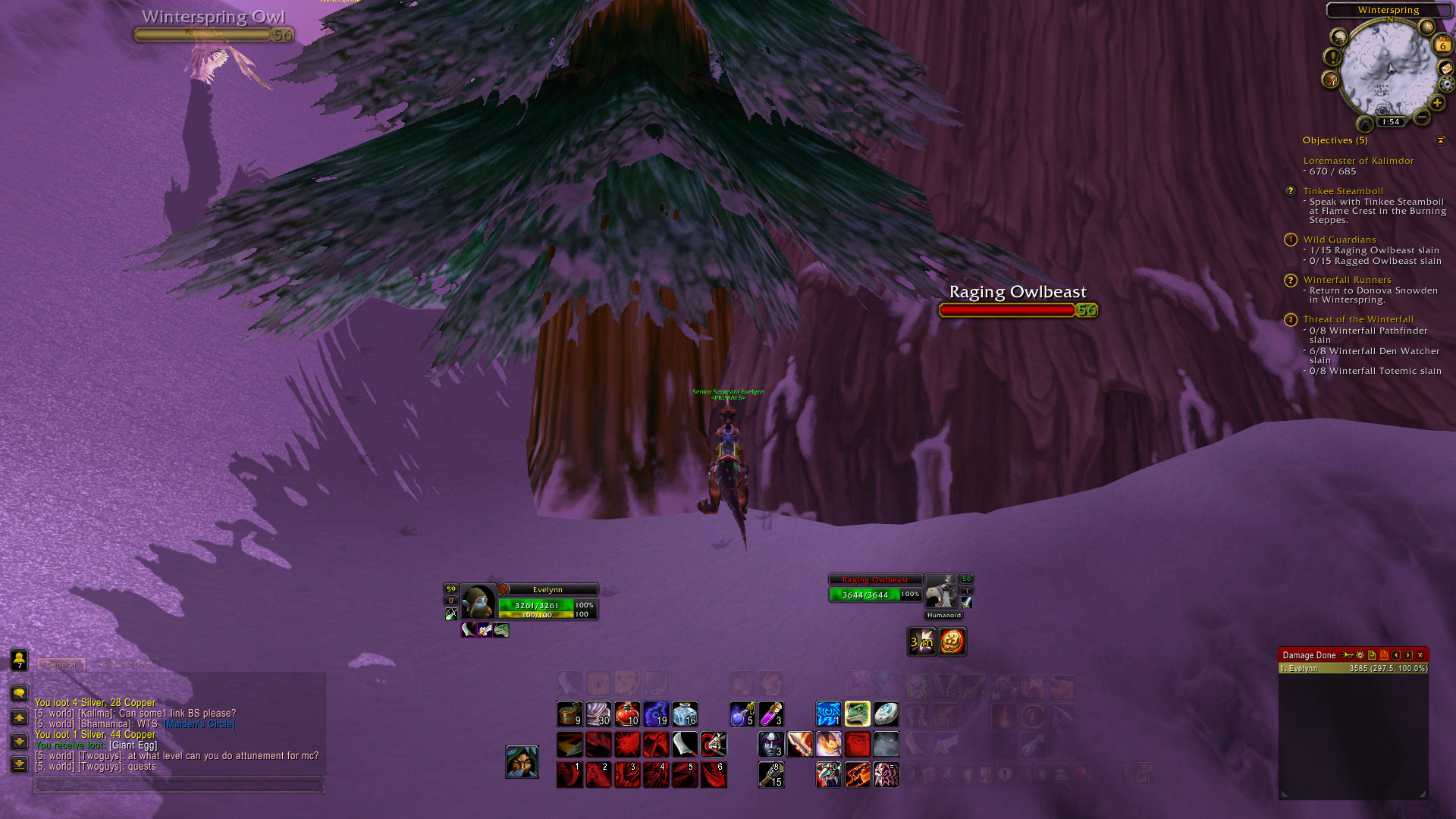
Task: Reset the Damage Done meter data
Action: 1385,655
